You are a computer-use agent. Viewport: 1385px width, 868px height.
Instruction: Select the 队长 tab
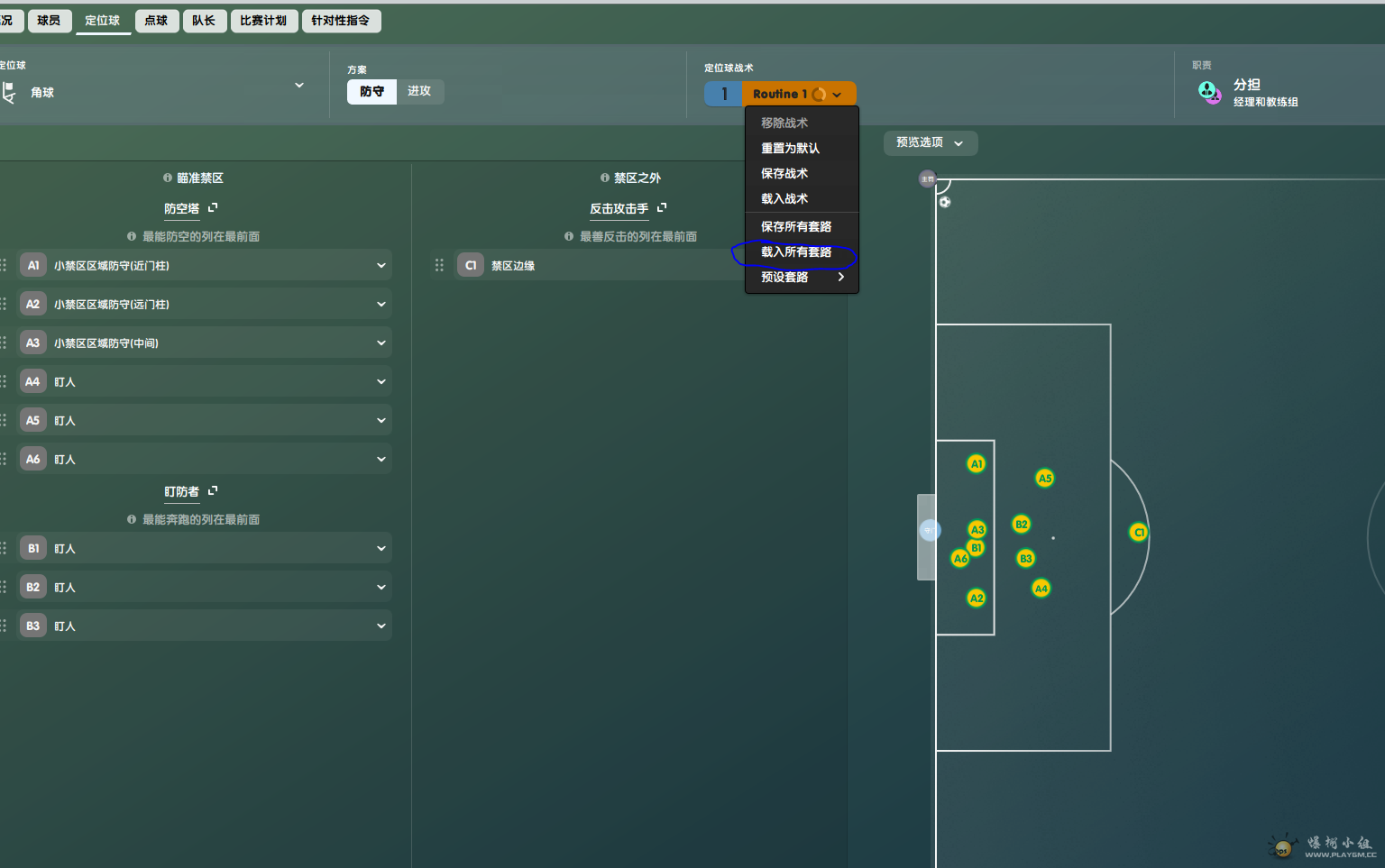click(x=204, y=21)
